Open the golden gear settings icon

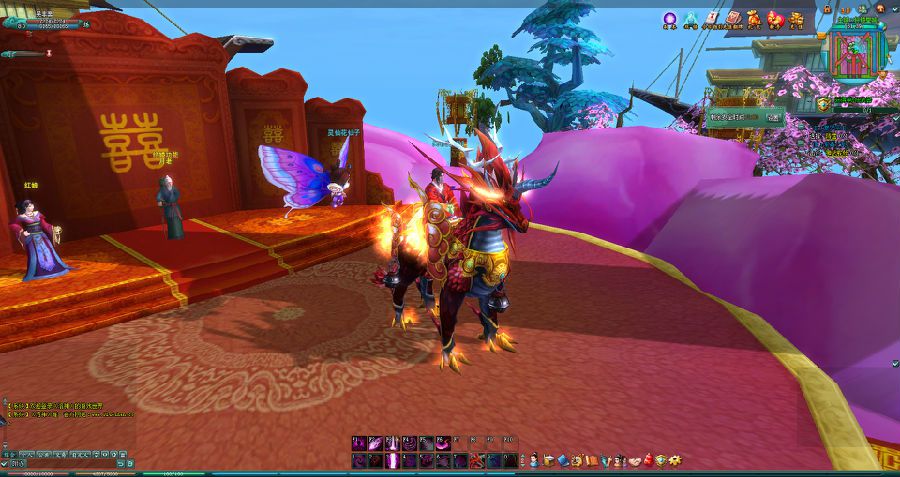[x=675, y=460]
